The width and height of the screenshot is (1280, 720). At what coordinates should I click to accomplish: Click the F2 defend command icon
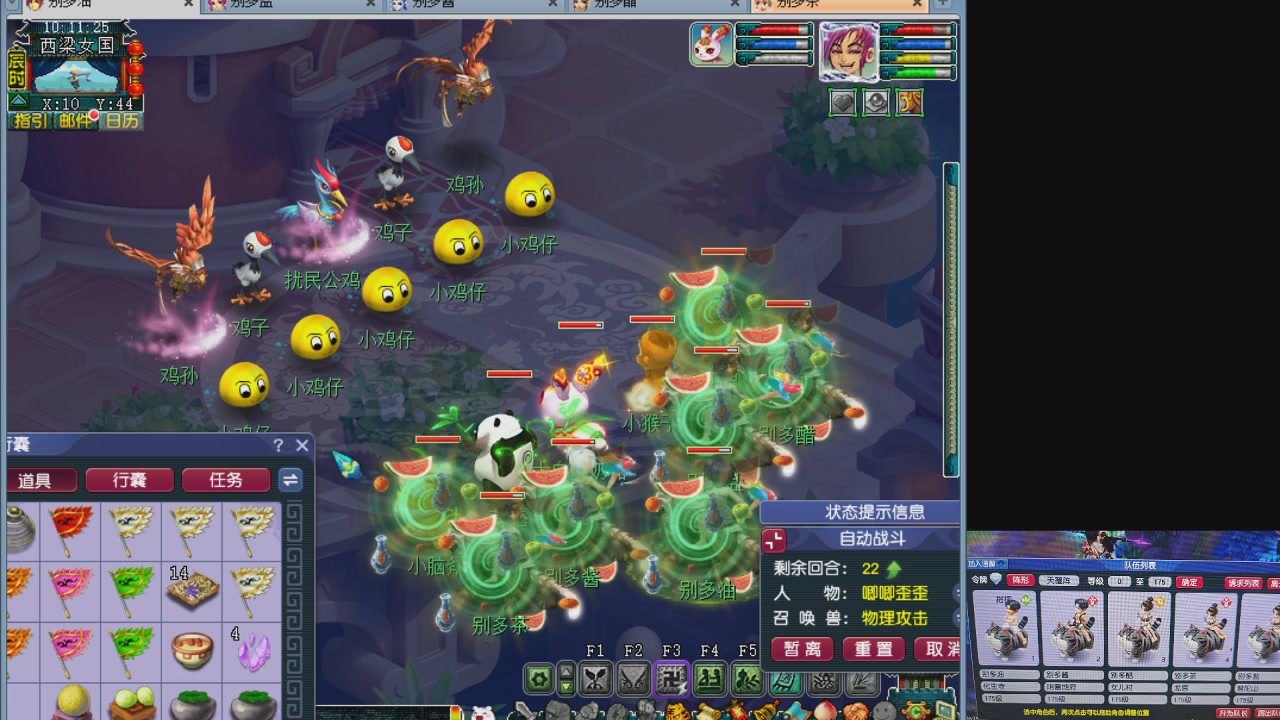pos(635,679)
